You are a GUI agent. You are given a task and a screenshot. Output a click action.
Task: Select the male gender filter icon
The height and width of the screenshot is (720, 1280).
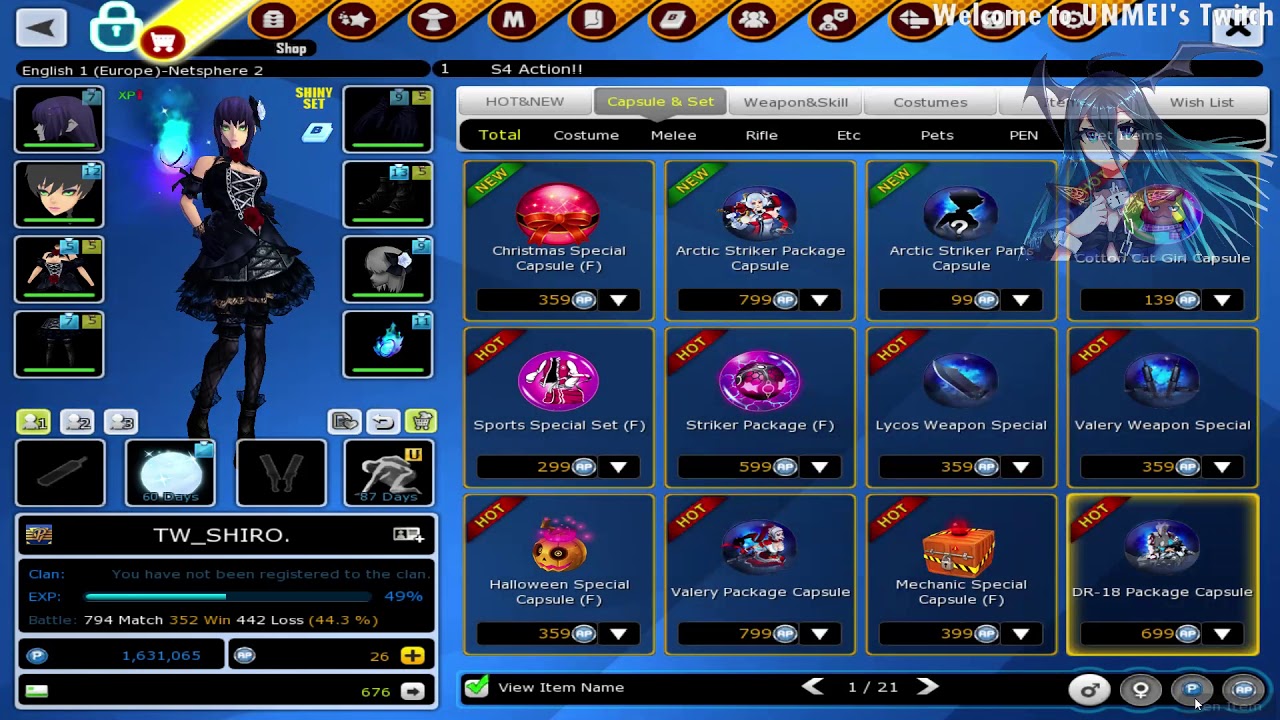(1089, 690)
